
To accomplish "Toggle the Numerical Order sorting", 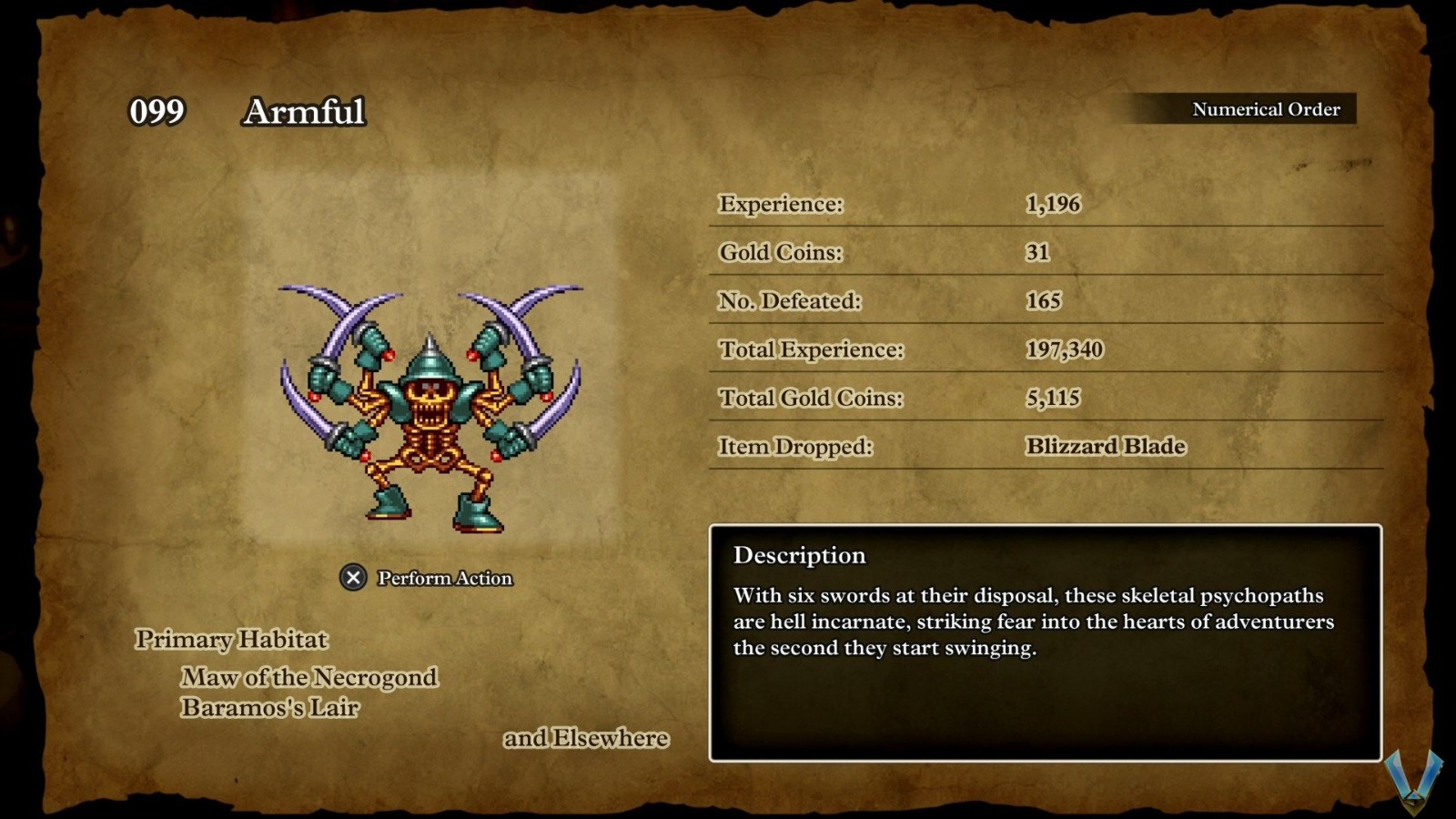I will [x=1265, y=108].
